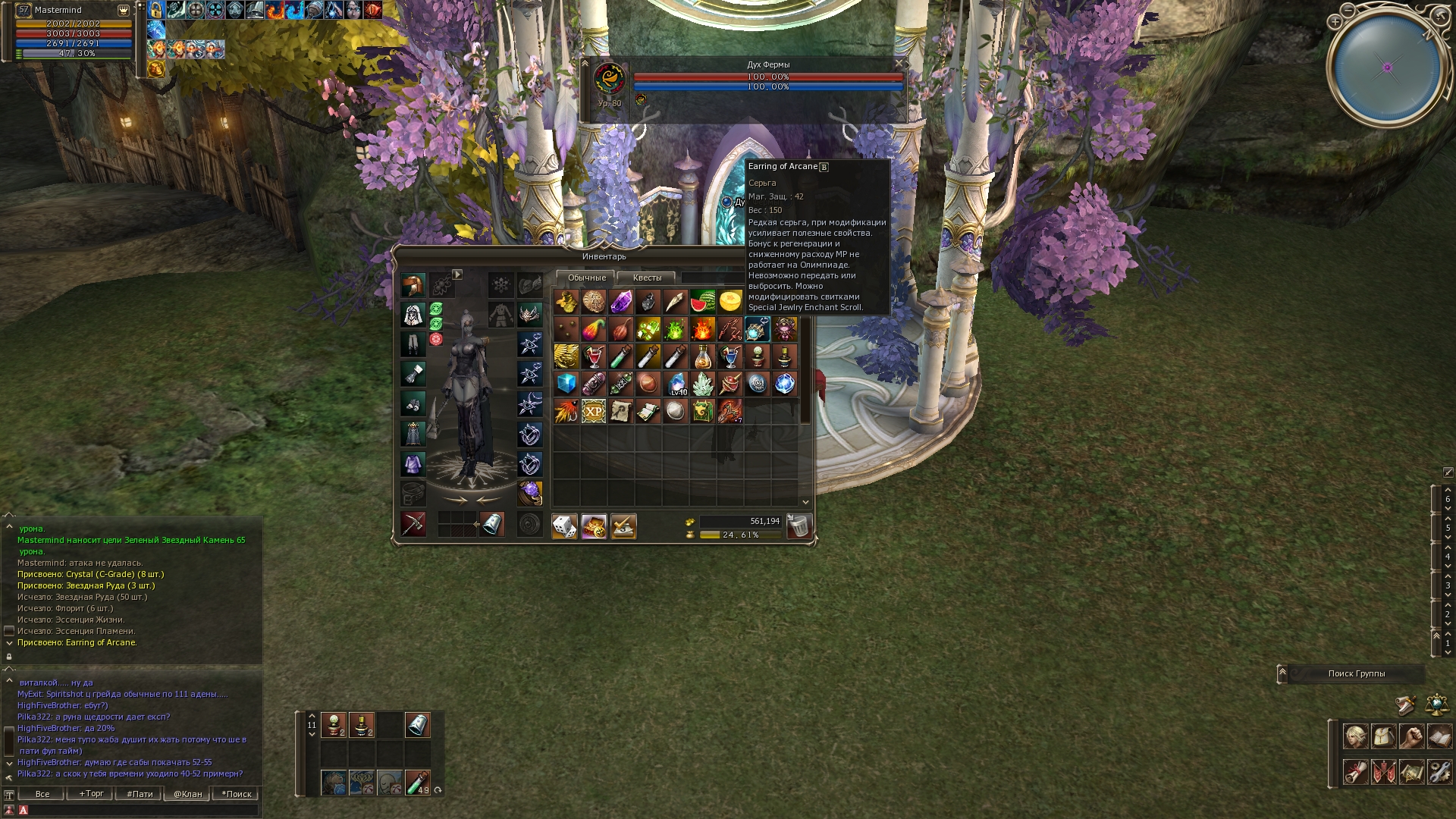Open the trash bin in inventory
This screenshot has height=819, width=1456.
coord(799,526)
